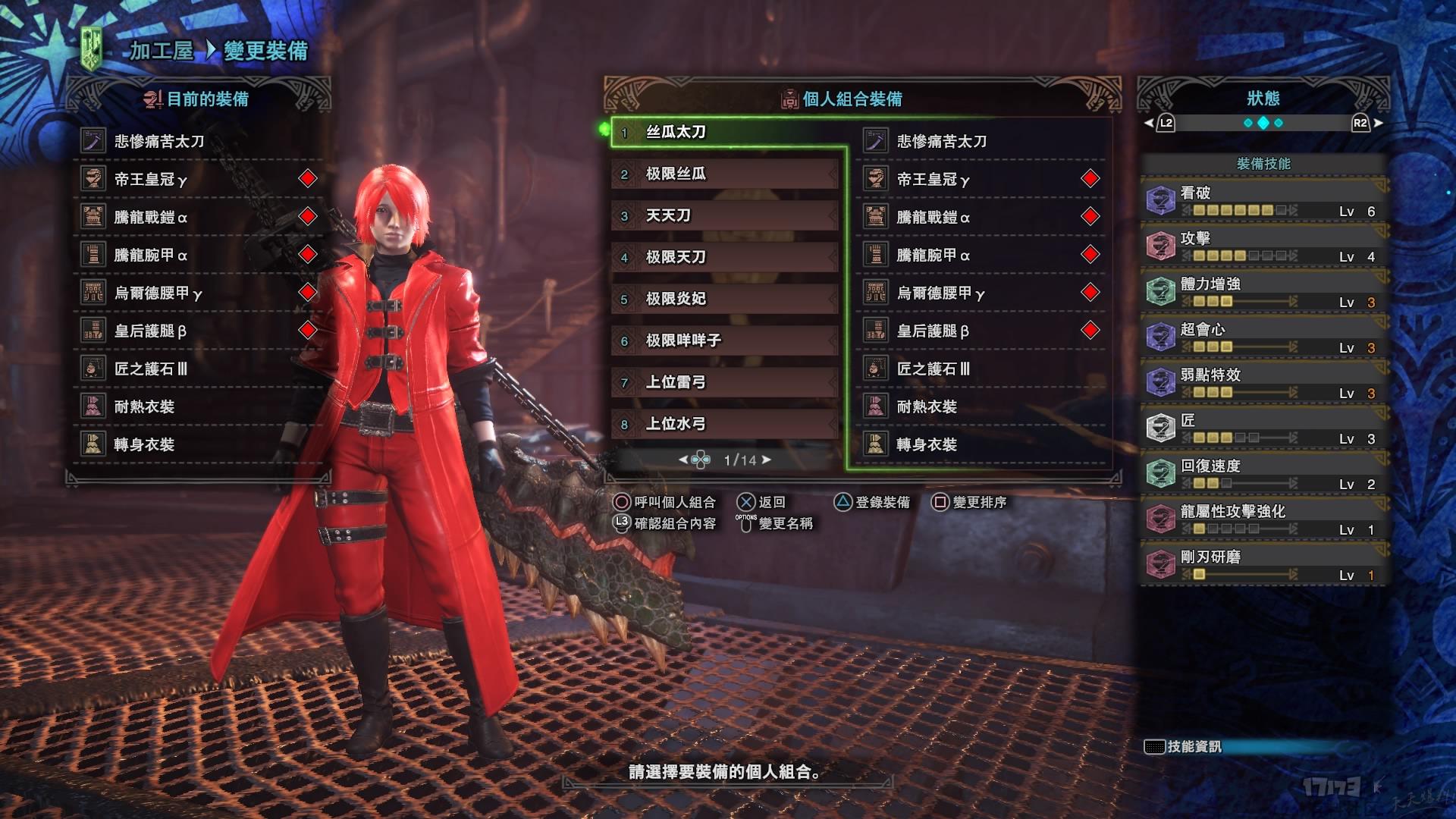Image resolution: width=1456 pixels, height=819 pixels.
Task: Select loadout 6 极限哔哔子
Action: pos(725,340)
